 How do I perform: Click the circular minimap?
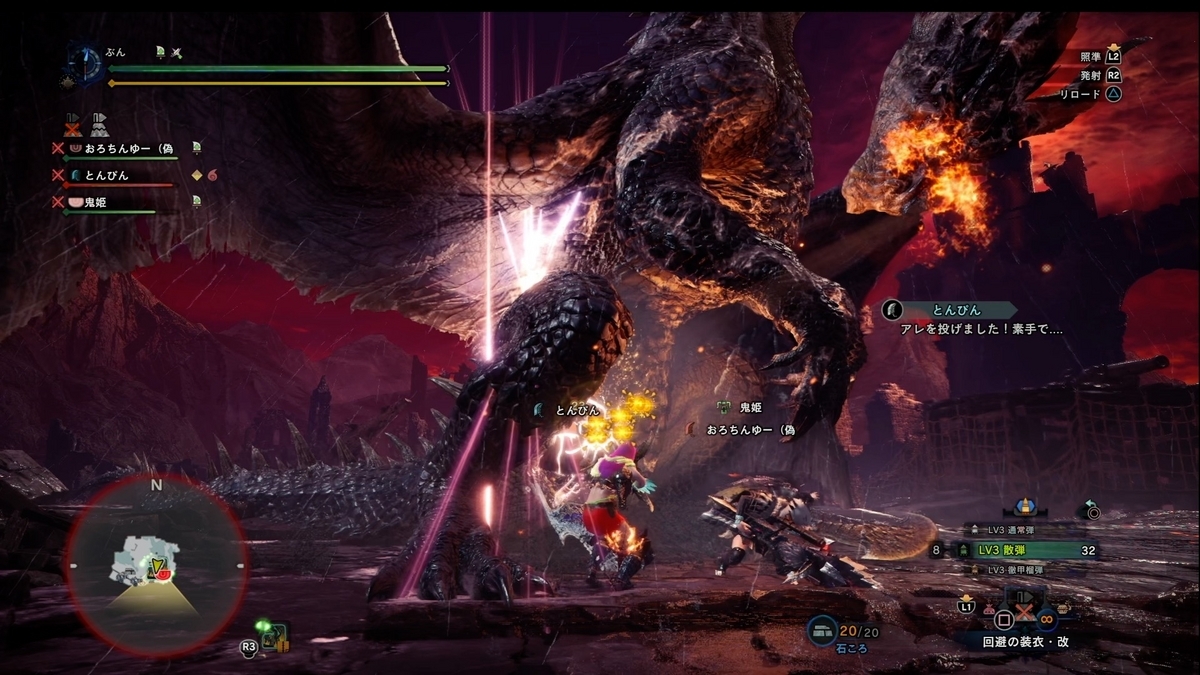(156, 565)
